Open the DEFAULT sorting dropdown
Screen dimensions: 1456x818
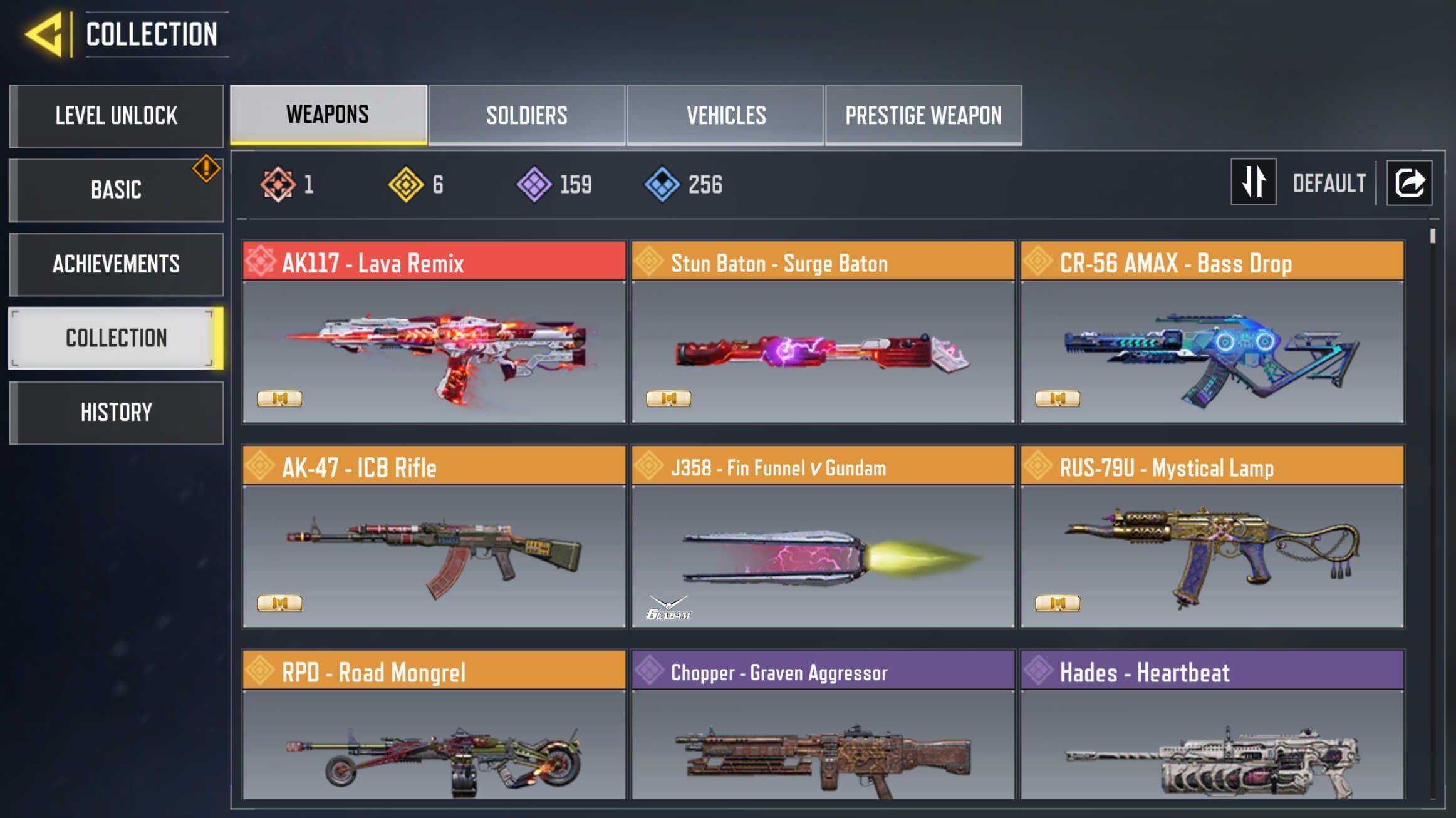(1329, 182)
